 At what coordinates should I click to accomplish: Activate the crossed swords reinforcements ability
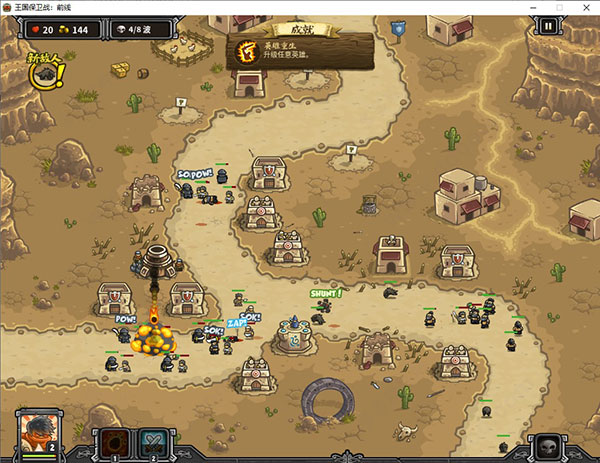152,443
